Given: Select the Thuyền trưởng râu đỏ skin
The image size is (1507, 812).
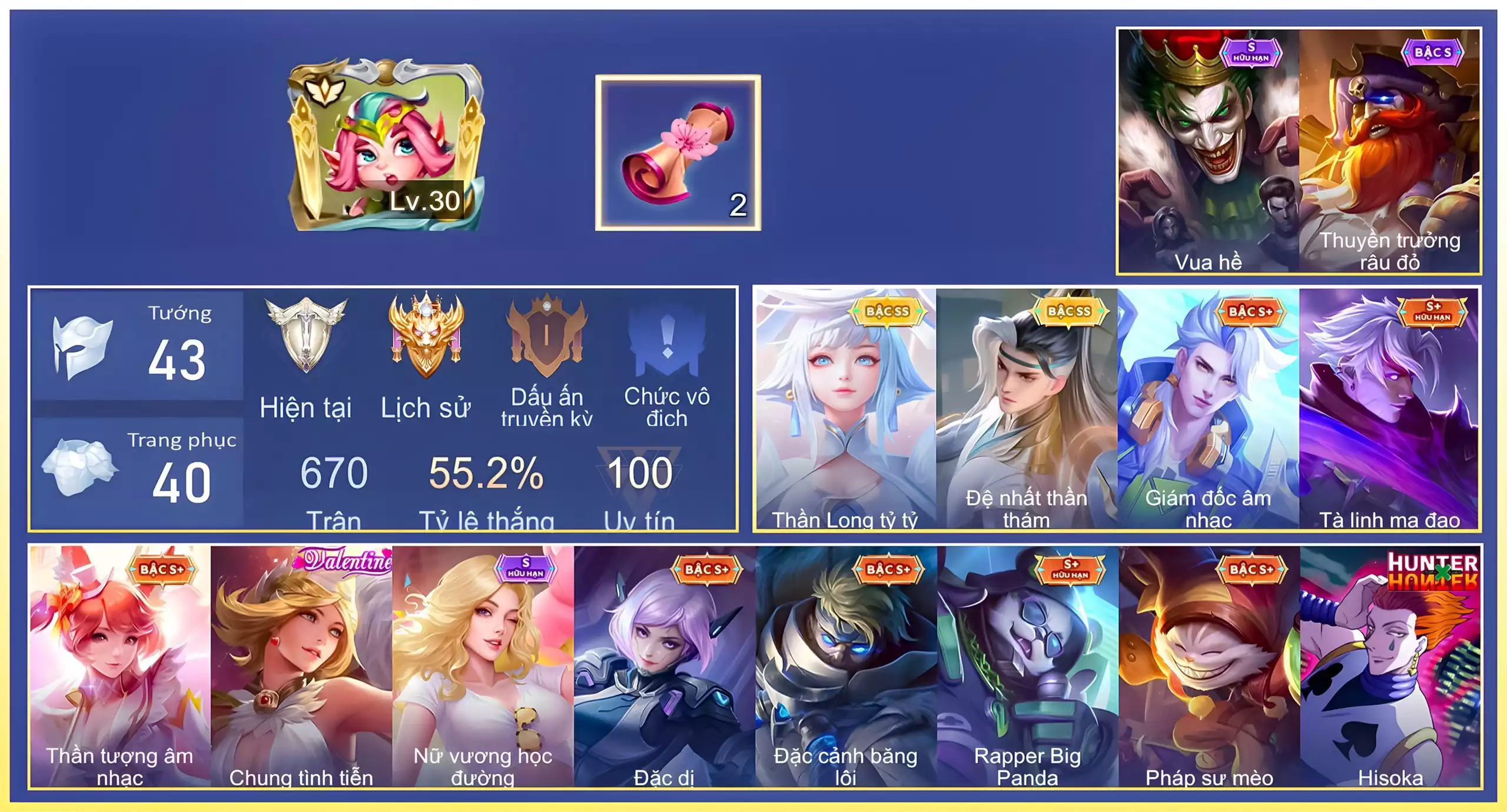Looking at the screenshot, I should [x=1389, y=152].
